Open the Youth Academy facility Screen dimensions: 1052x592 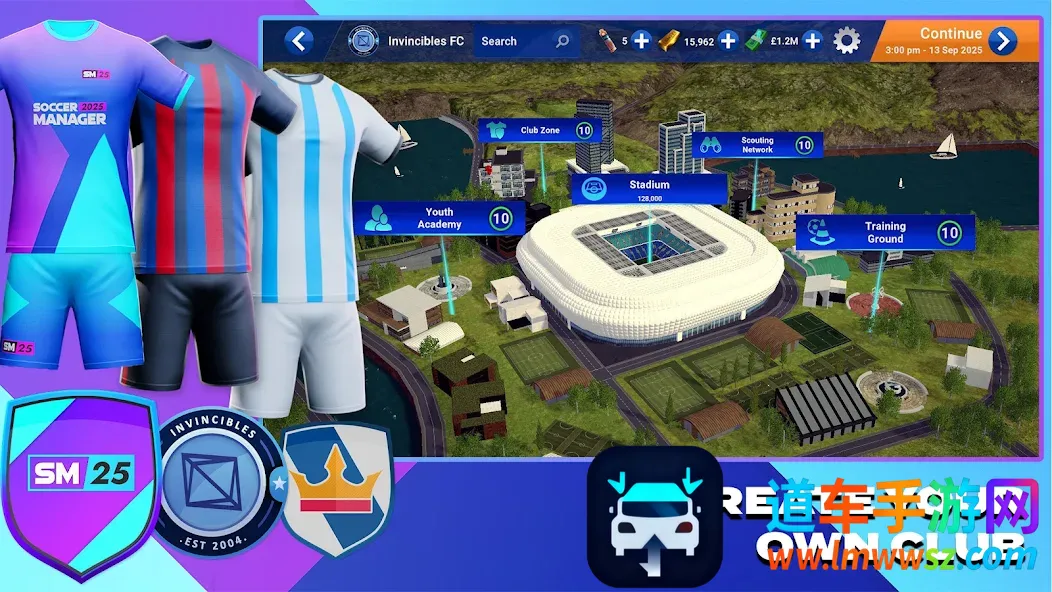(x=439, y=219)
